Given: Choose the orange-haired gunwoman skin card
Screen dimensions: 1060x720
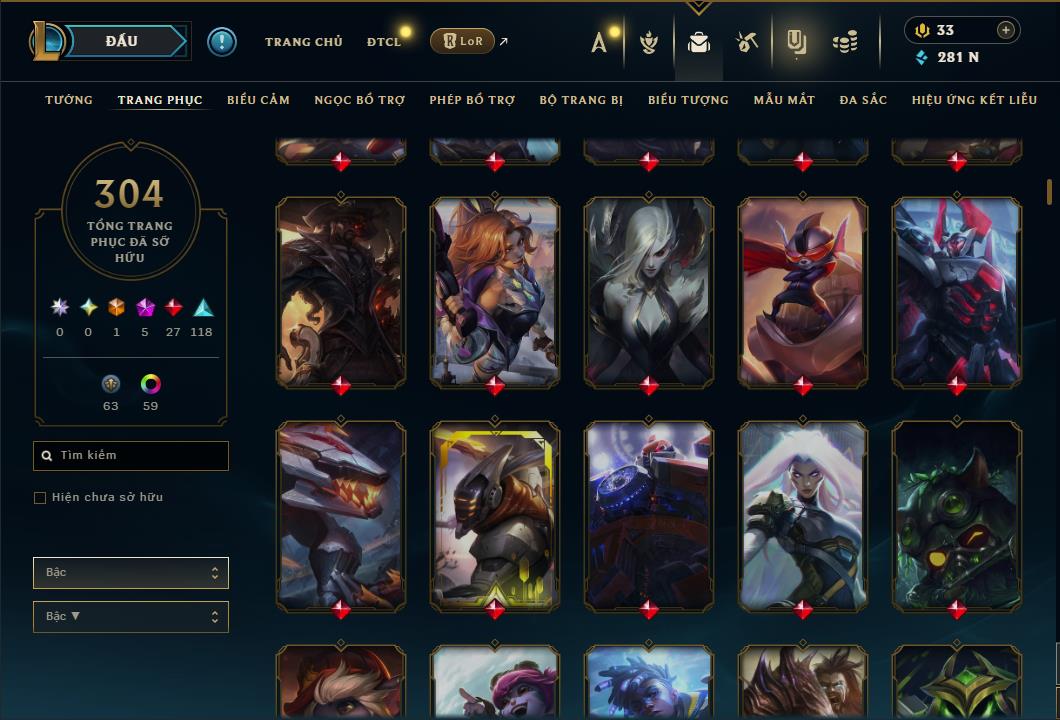Looking at the screenshot, I should 495,290.
